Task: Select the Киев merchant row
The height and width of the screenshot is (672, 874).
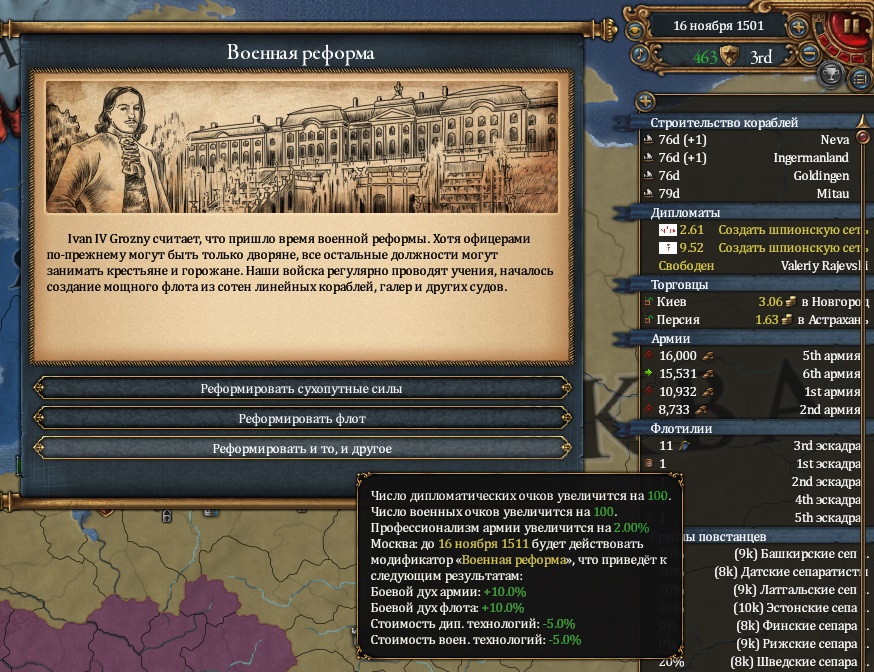Action: coord(752,302)
